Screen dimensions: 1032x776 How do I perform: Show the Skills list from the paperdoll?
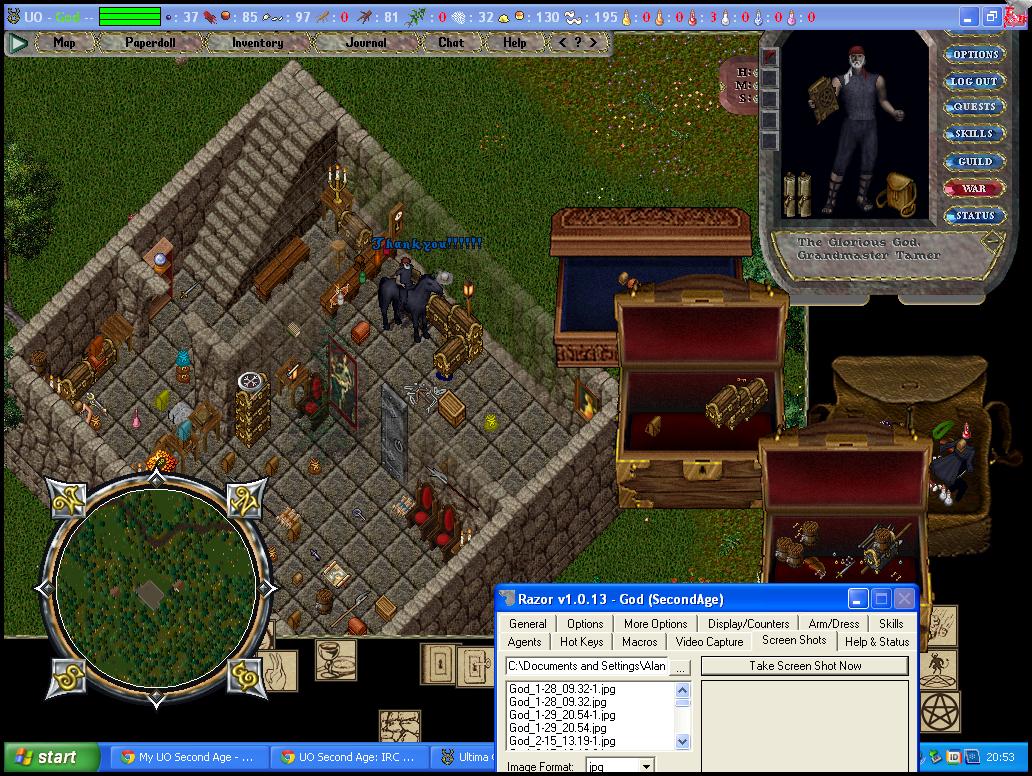pyautogui.click(x=974, y=134)
